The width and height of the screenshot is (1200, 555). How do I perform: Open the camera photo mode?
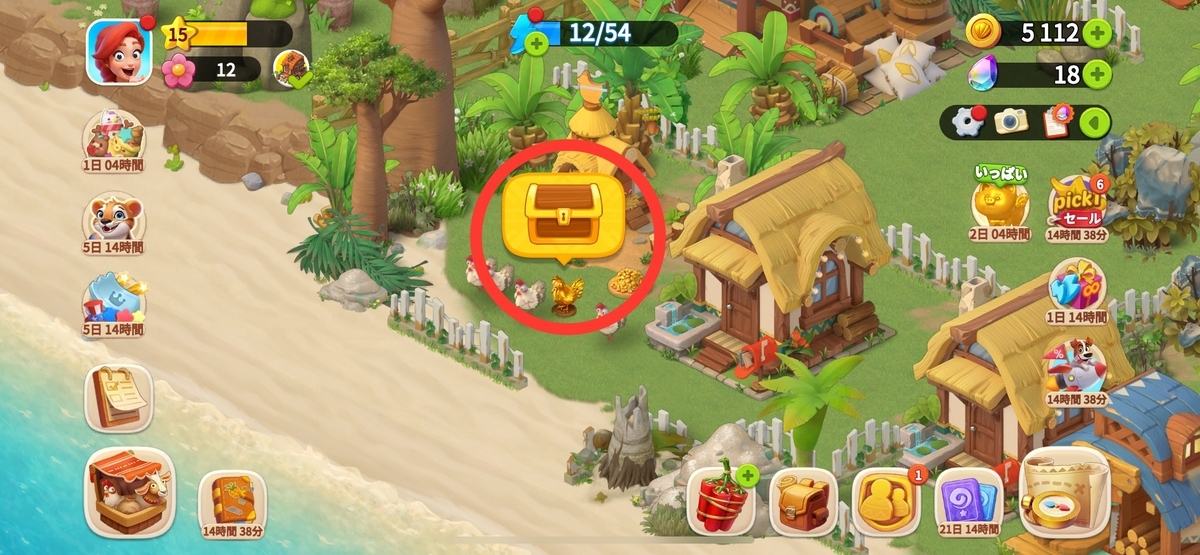[x=1011, y=122]
